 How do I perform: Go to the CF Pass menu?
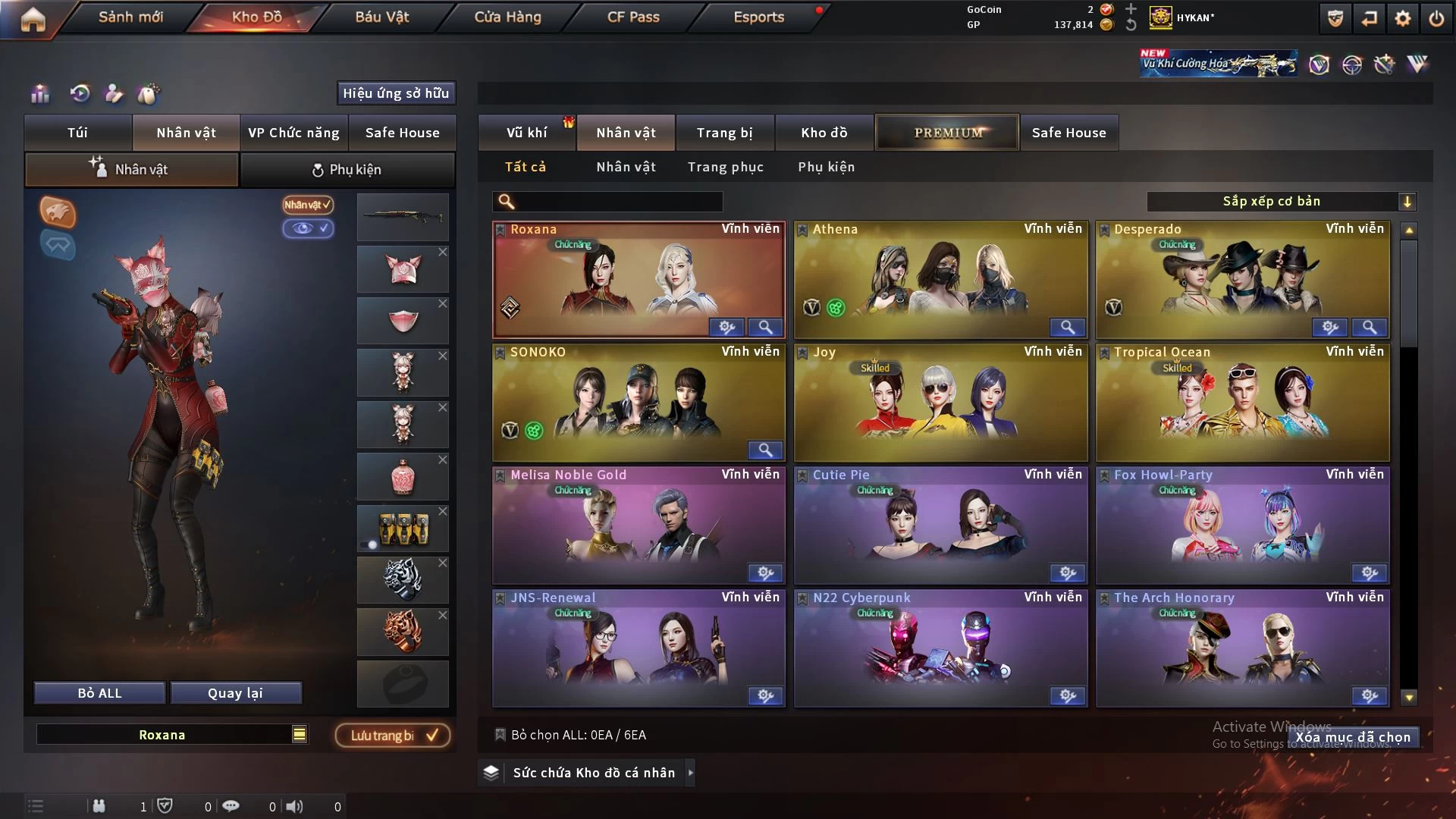pyautogui.click(x=633, y=17)
